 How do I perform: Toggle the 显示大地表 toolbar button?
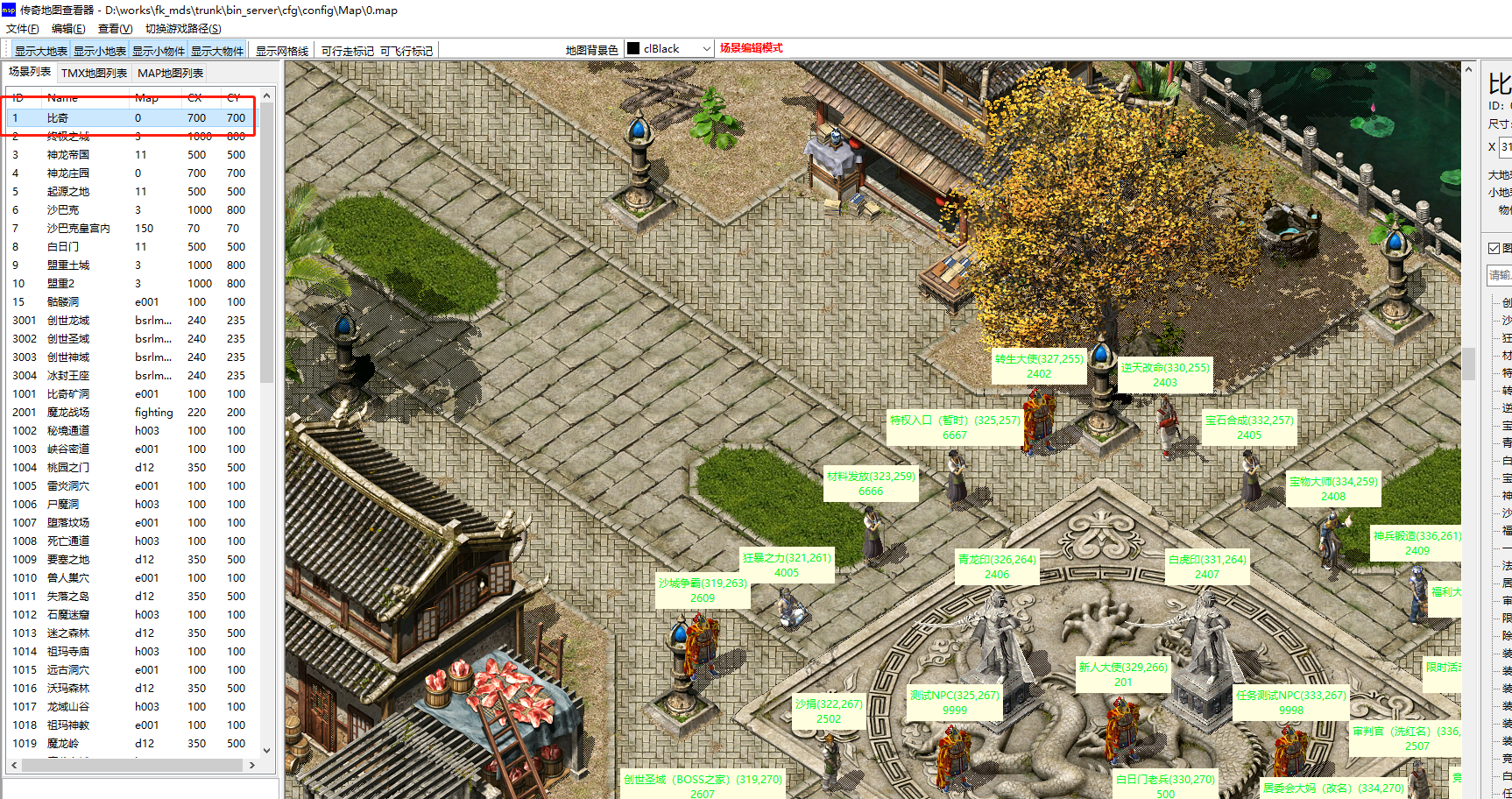point(40,51)
